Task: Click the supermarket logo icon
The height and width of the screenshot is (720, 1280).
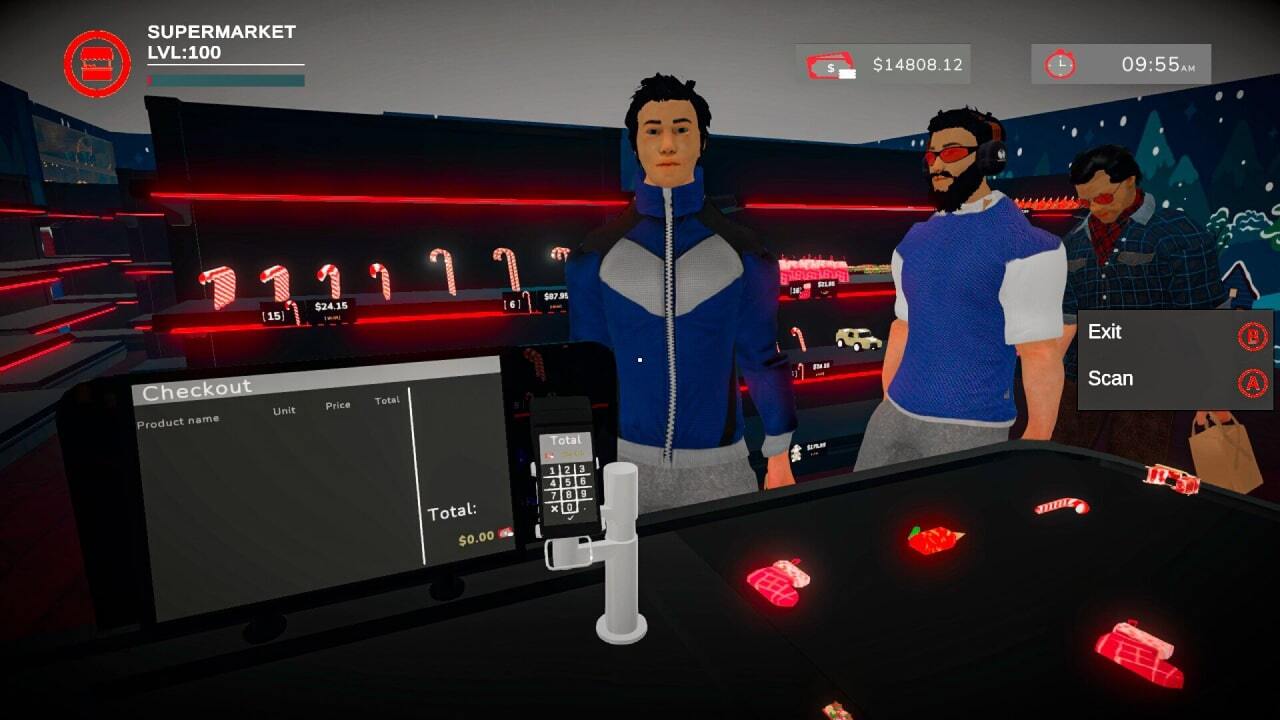Action: [x=95, y=62]
